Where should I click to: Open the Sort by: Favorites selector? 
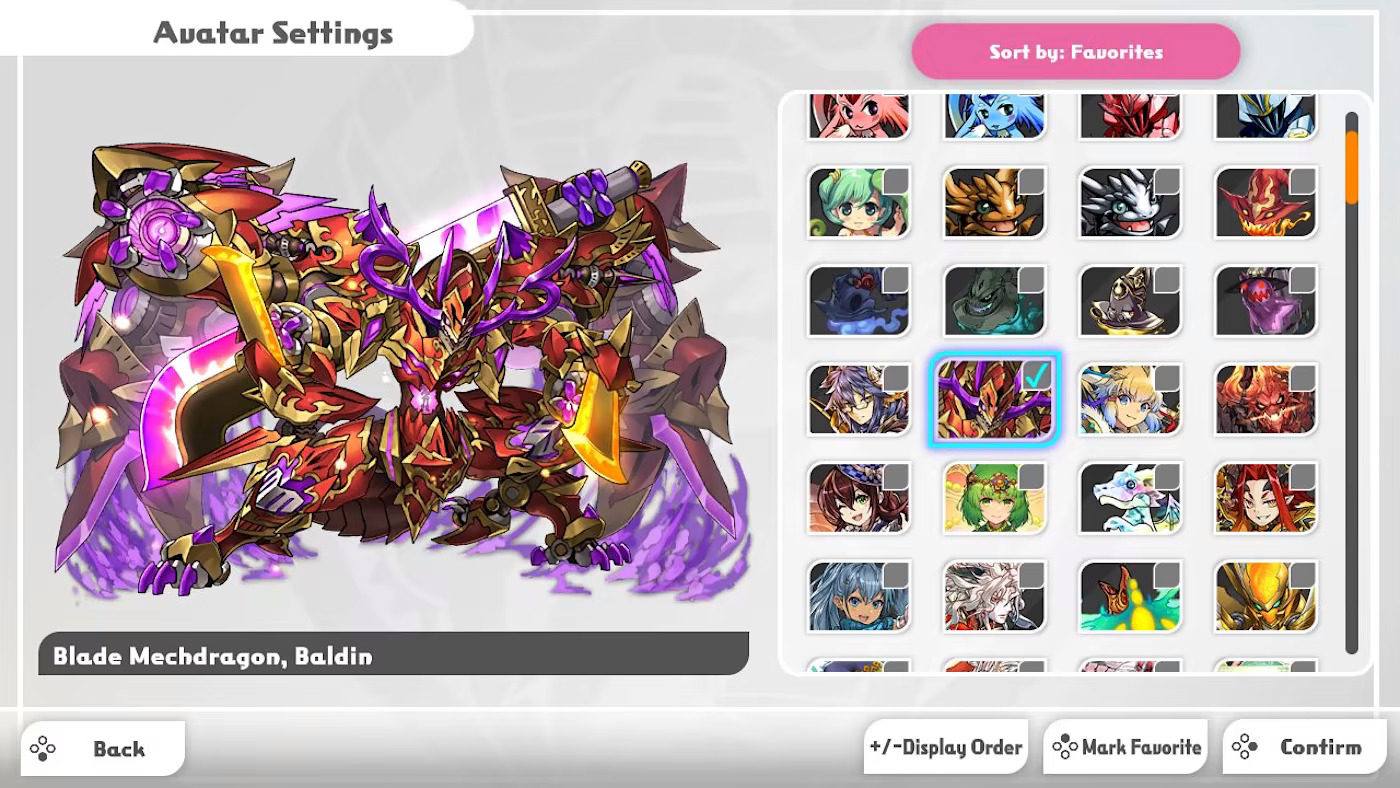[x=1076, y=51]
